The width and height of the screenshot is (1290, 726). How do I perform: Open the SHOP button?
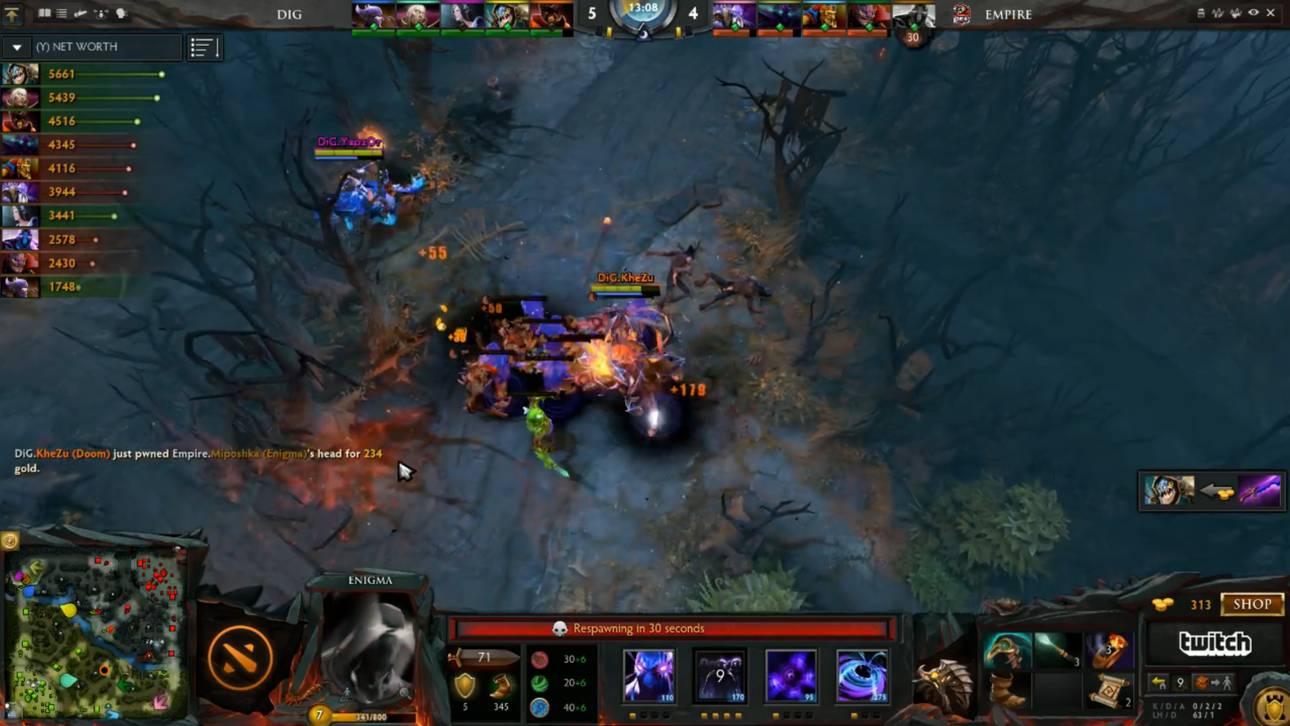1251,604
